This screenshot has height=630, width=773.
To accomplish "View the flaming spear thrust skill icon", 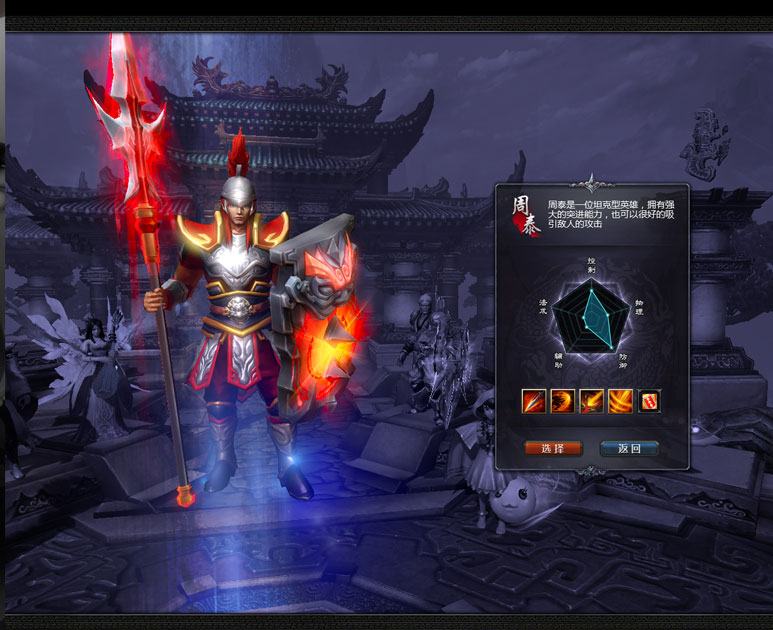I will (x=534, y=401).
